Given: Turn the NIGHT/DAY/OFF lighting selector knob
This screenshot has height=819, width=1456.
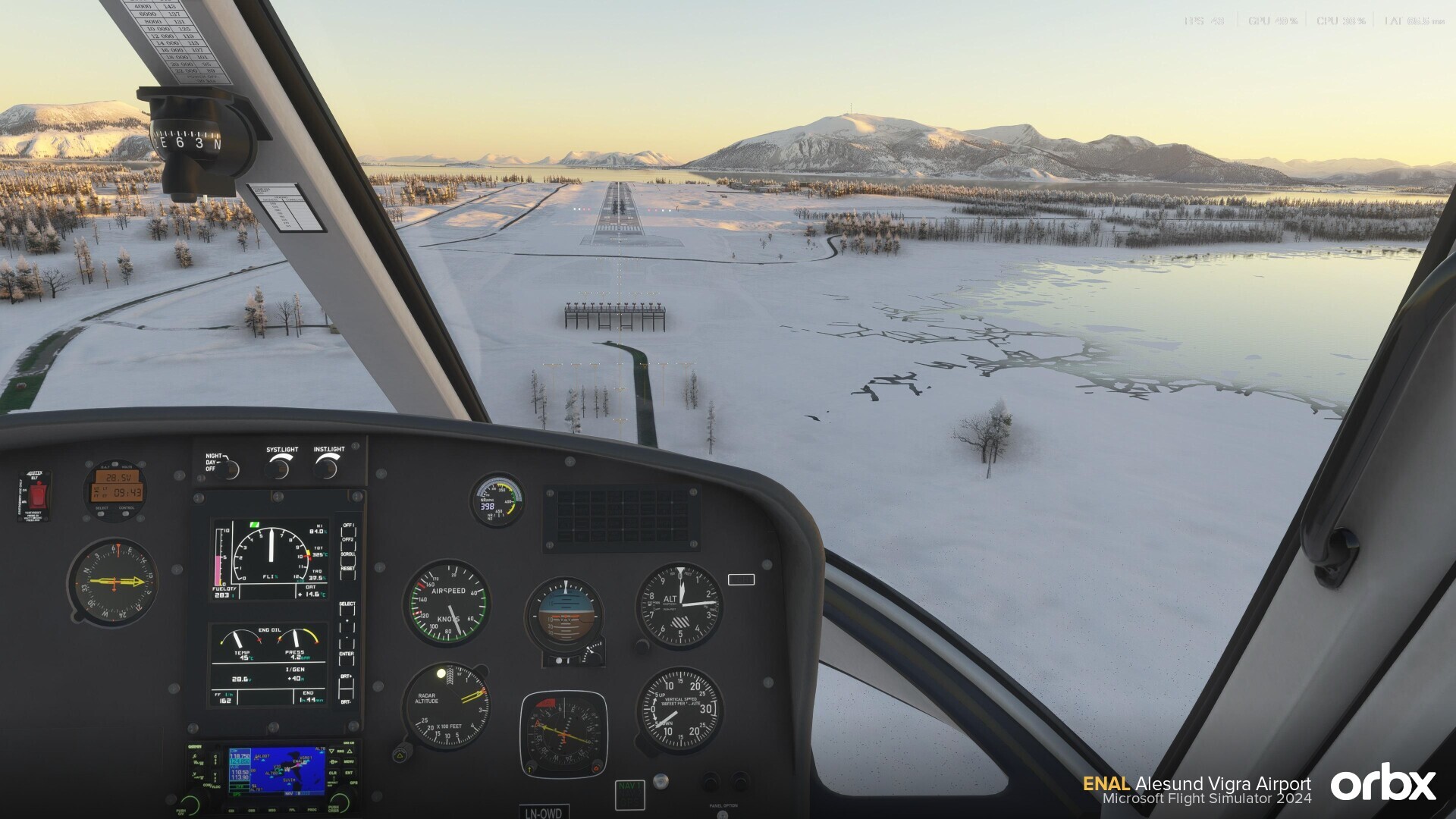Looking at the screenshot, I should coord(230,469).
